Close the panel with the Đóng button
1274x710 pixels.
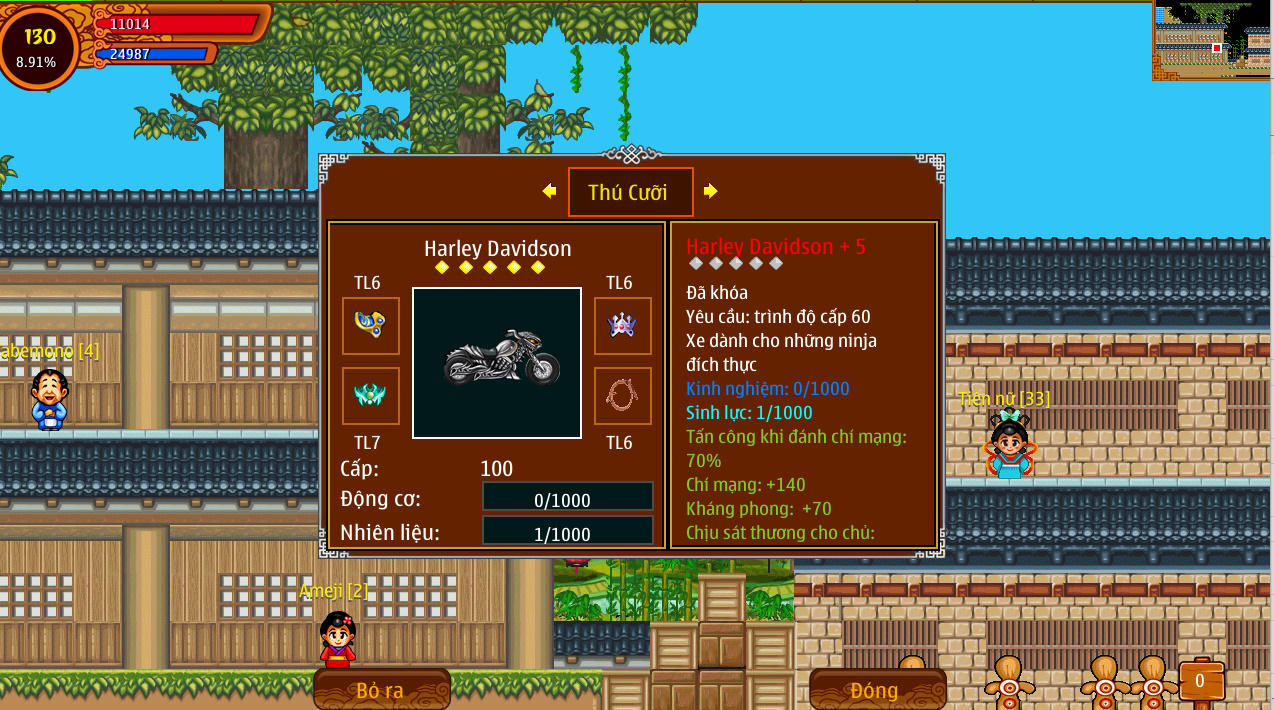(x=877, y=689)
